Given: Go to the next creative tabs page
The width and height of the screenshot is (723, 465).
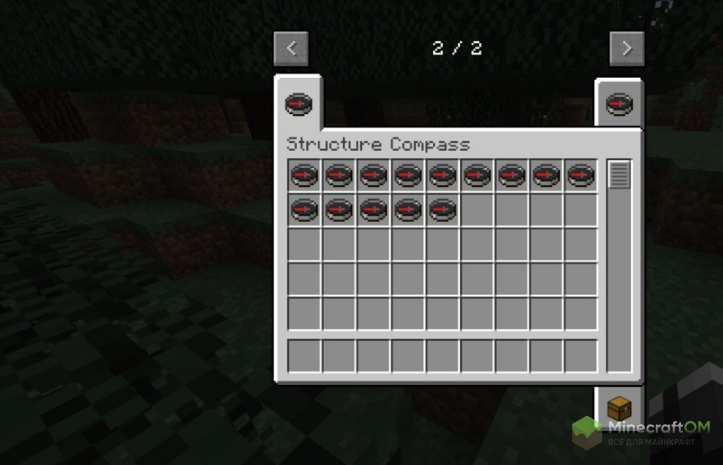Looking at the screenshot, I should [x=626, y=48].
